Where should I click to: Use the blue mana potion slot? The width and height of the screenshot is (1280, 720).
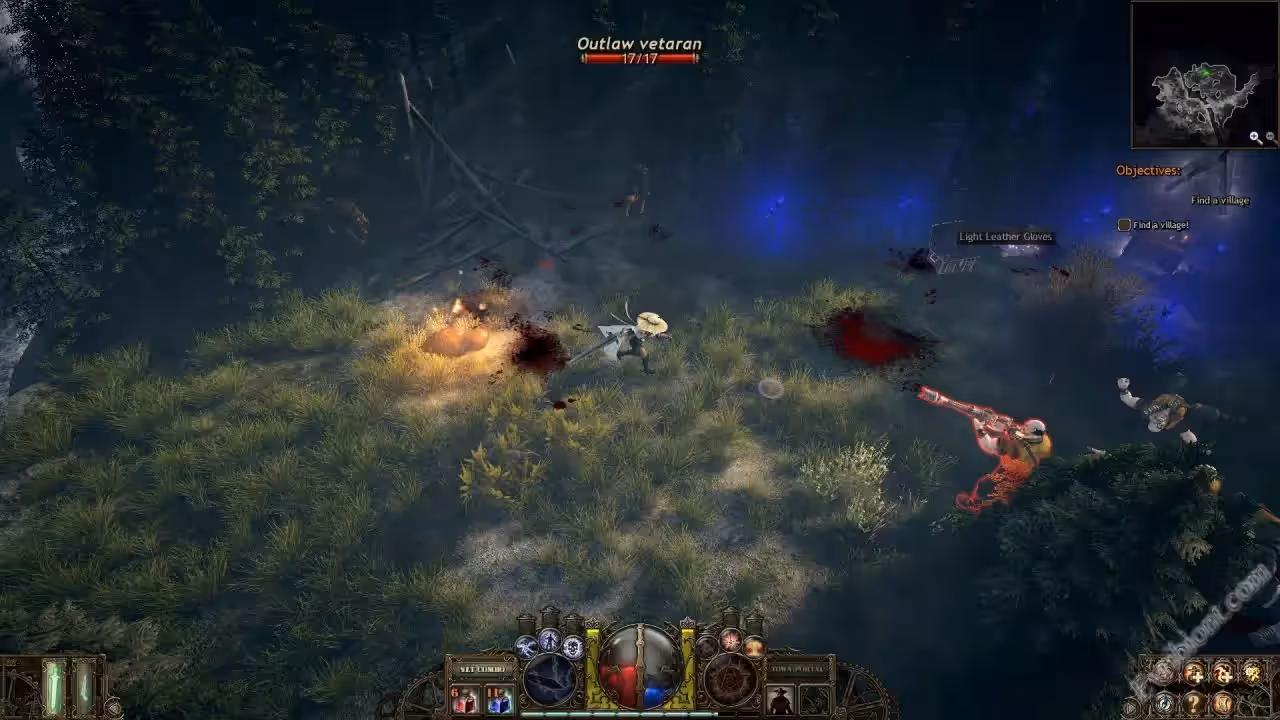[499, 700]
